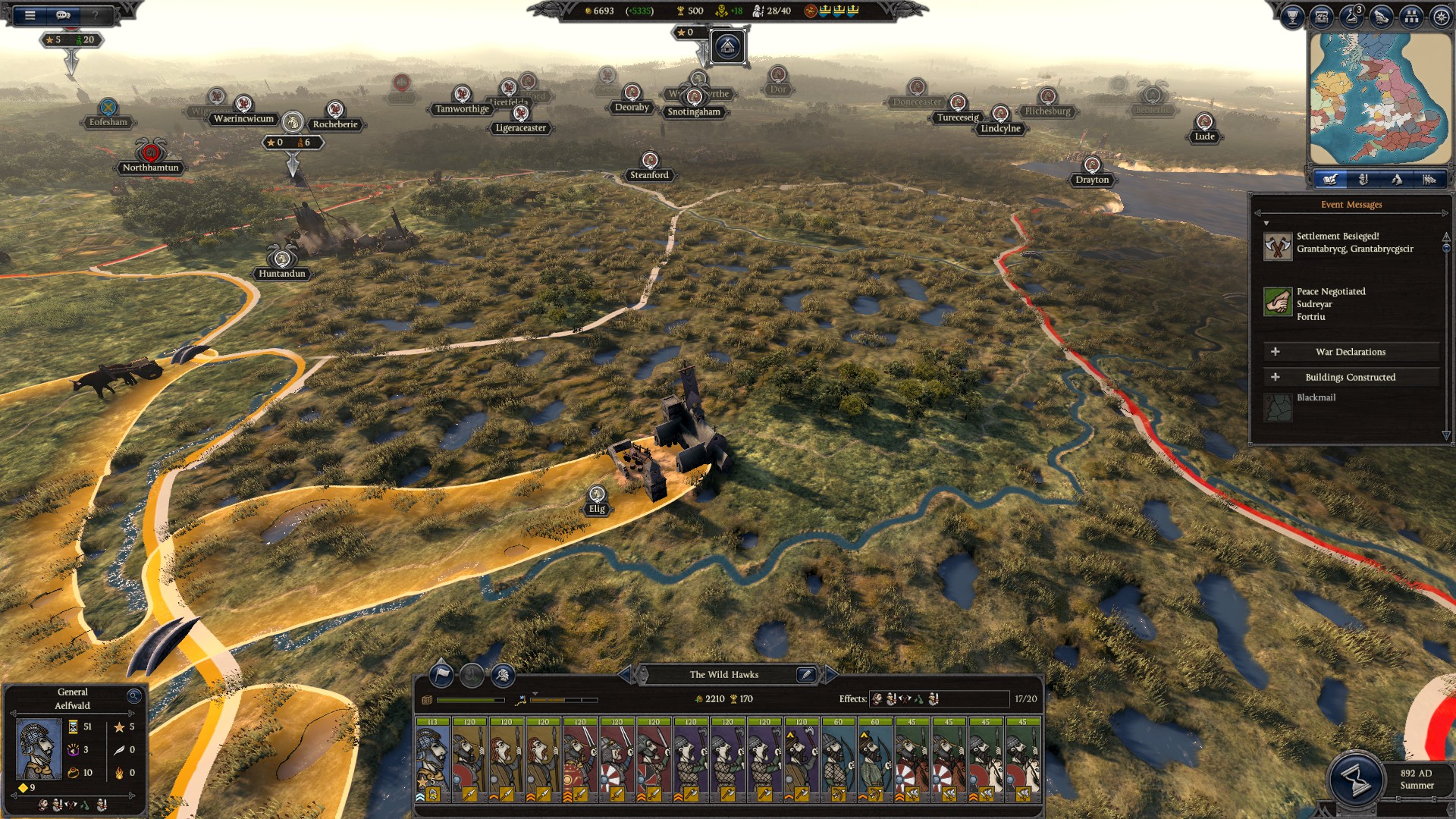Rename The Wild Hawks army with pencil
The height and width of the screenshot is (819, 1456).
point(806,674)
